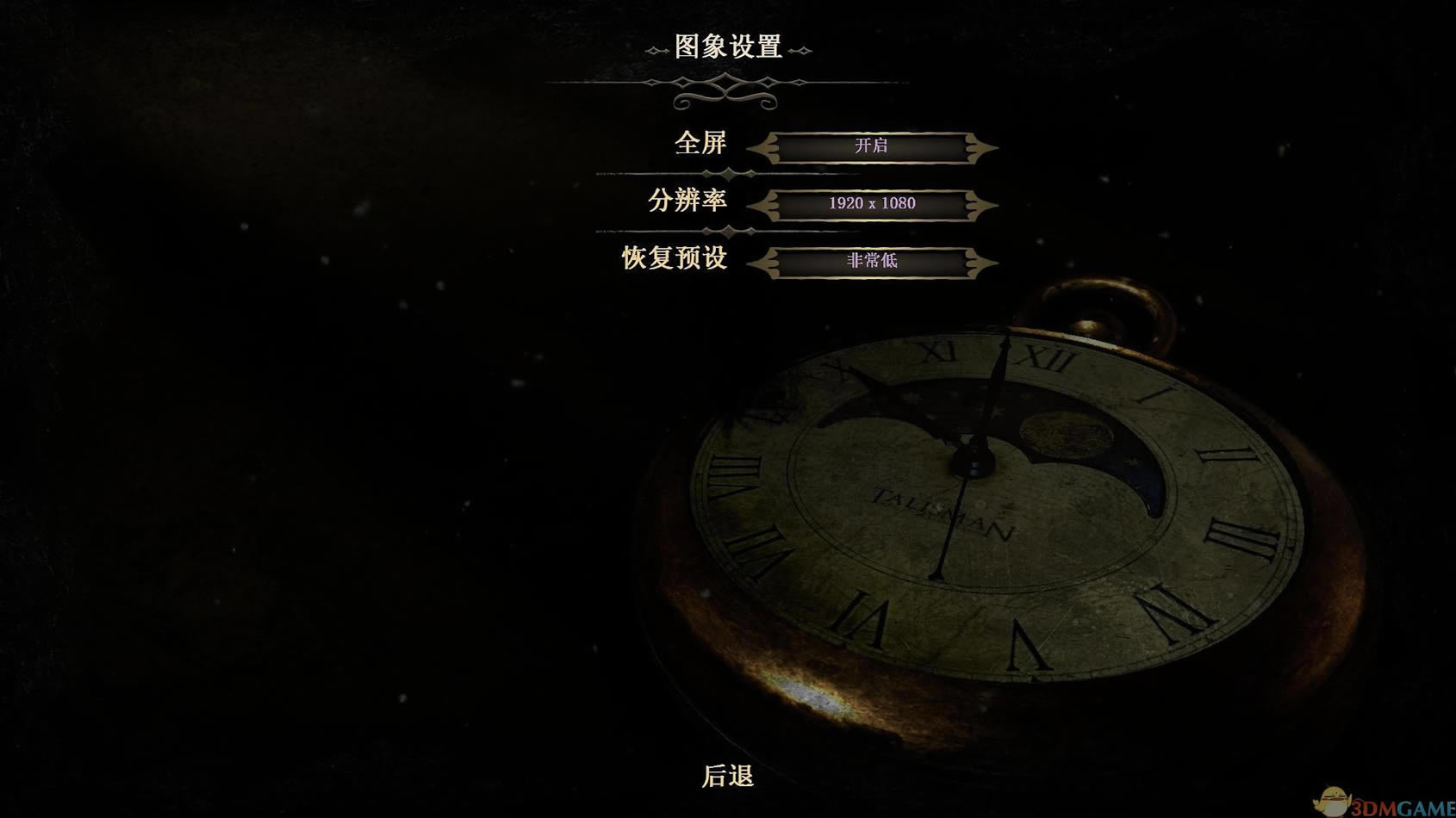The image size is (1456, 818).
Task: Click the right arrow on the 分辨率 selector
Action: [x=981, y=203]
